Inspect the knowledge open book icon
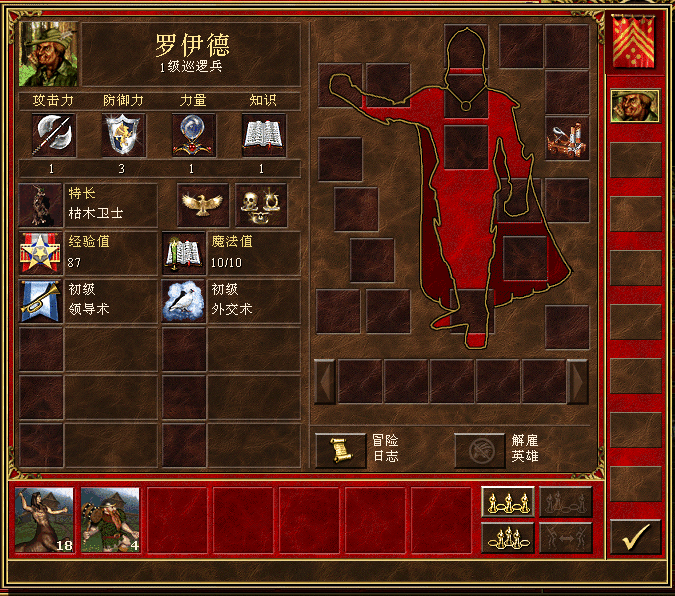This screenshot has height=596, width=675. click(264, 134)
